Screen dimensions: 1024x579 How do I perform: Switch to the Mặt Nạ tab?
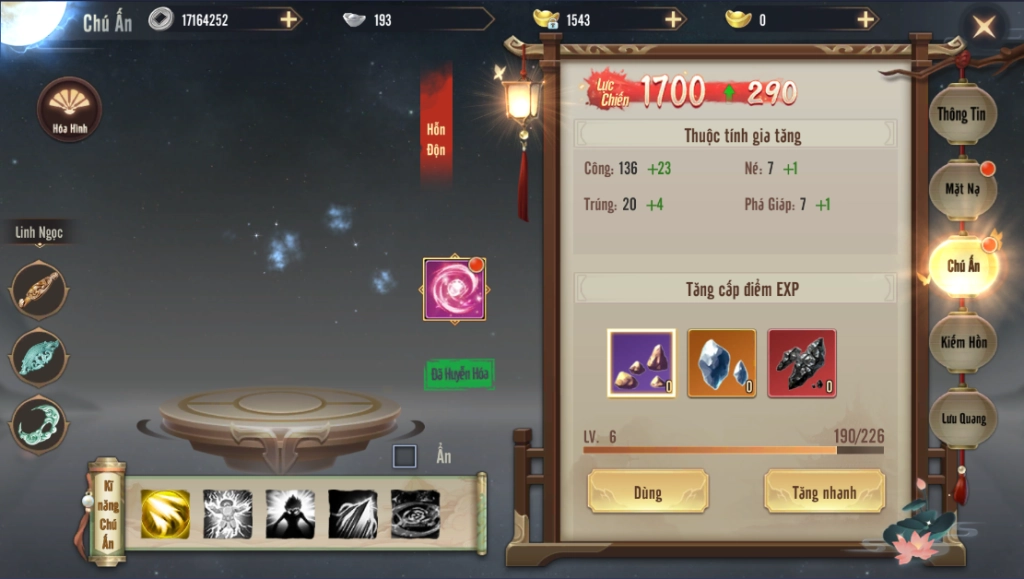coord(961,188)
